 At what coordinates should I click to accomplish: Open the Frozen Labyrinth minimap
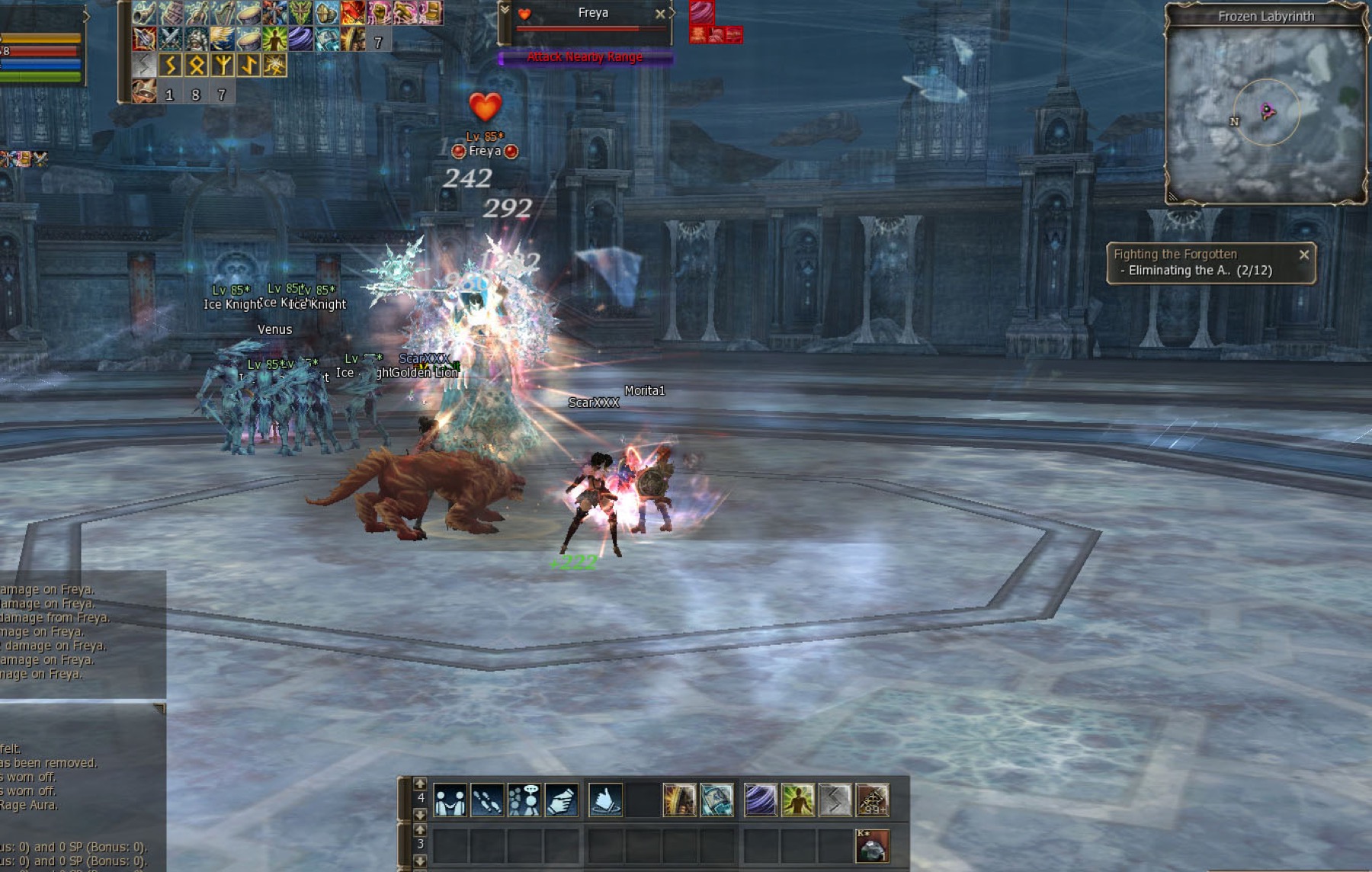point(1265,114)
